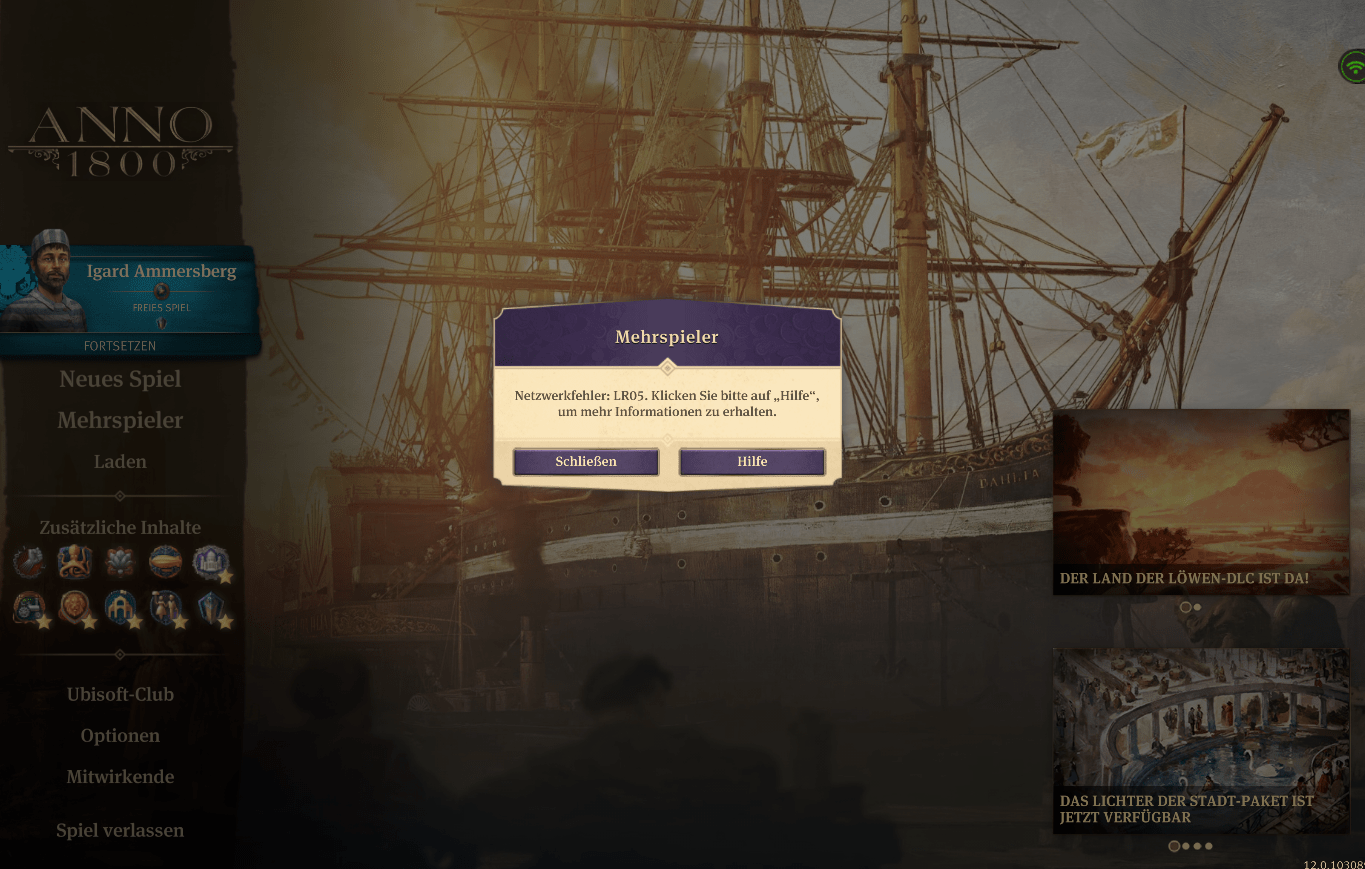The width and height of the screenshot is (1365, 869).
Task: Click the tractor DLC icon with star
Action: pyautogui.click(x=29, y=606)
